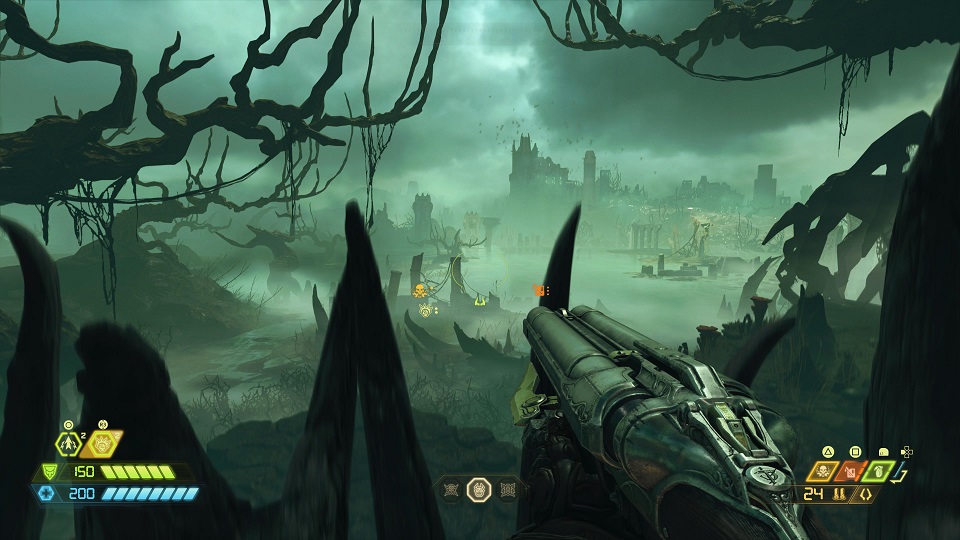The image size is (960, 540).
Task: Click the green armor helmet icon
Action: click(50, 471)
